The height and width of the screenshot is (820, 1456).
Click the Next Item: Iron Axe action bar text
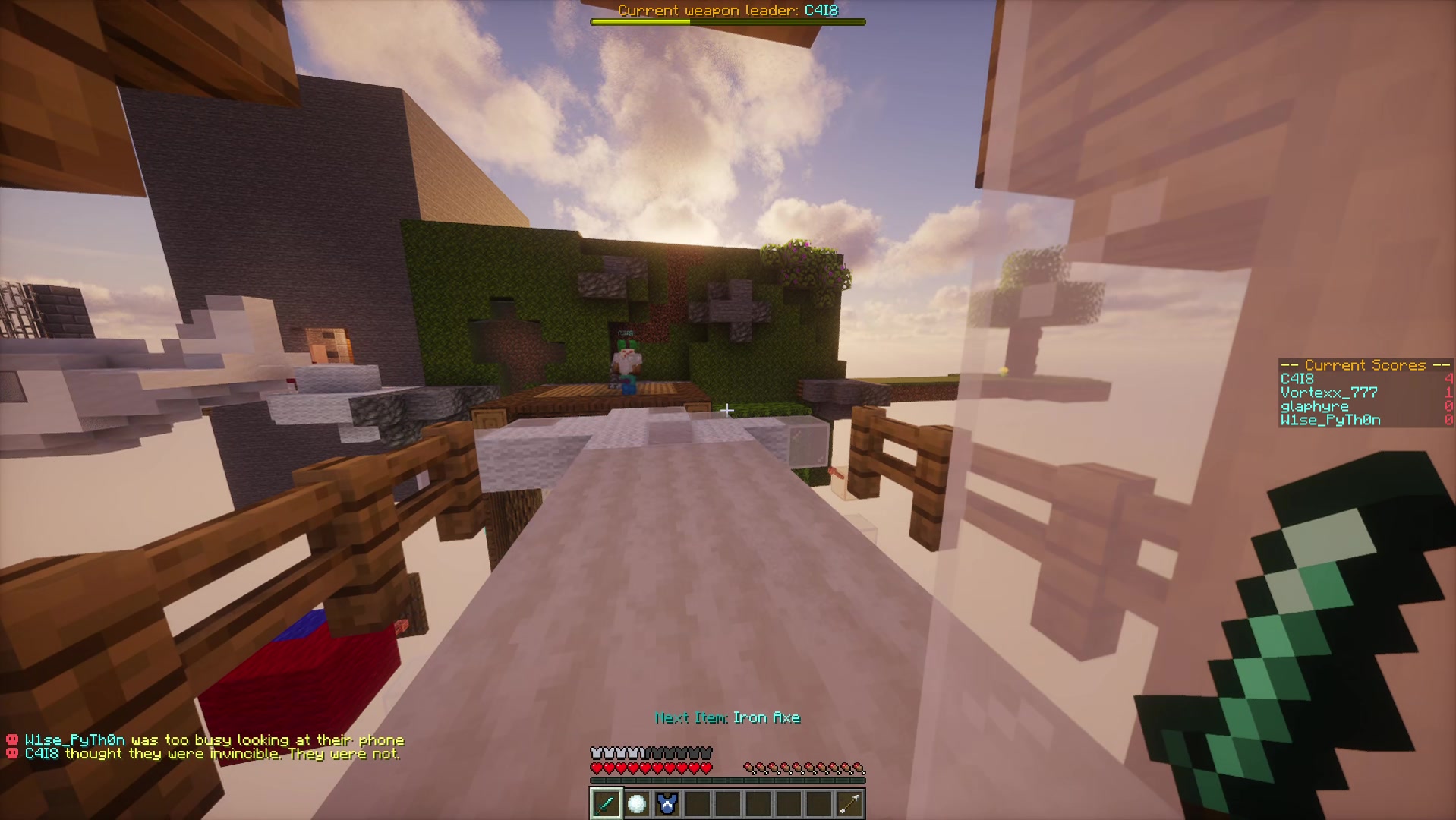pos(727,716)
